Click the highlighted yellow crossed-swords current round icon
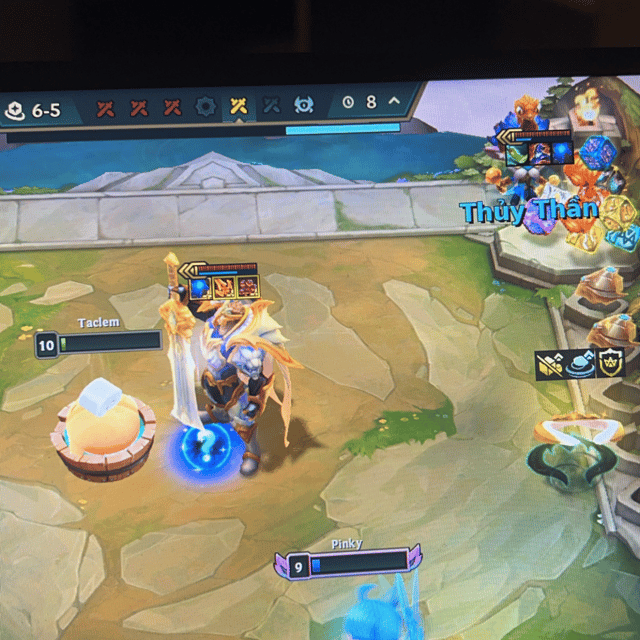The height and width of the screenshot is (640, 640). [238, 105]
